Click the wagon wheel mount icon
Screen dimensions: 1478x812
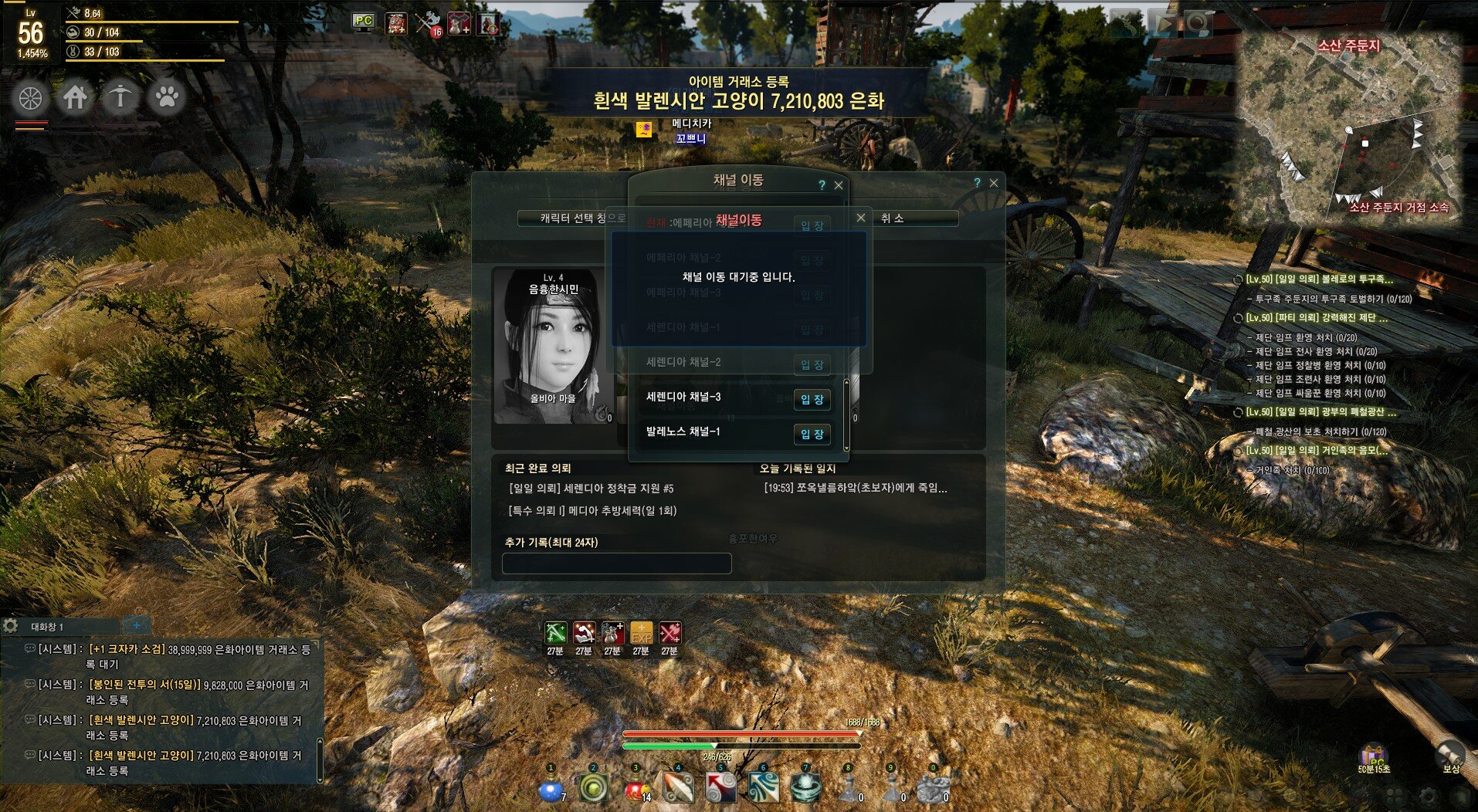pyautogui.click(x=31, y=98)
